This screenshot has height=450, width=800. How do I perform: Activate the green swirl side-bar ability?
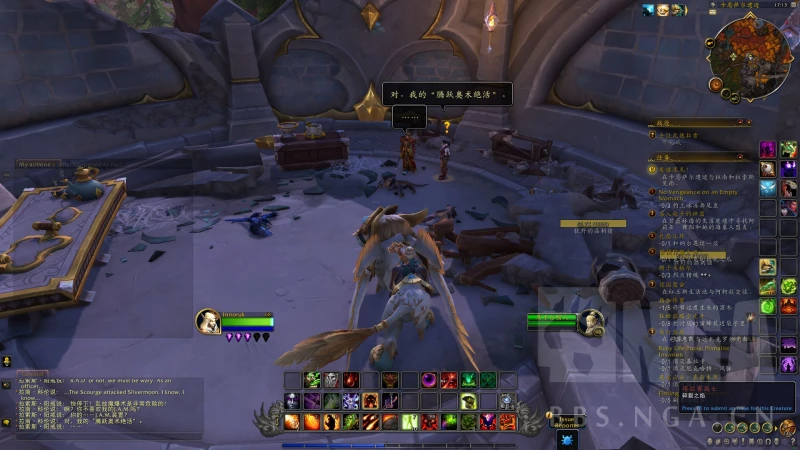(x=768, y=306)
